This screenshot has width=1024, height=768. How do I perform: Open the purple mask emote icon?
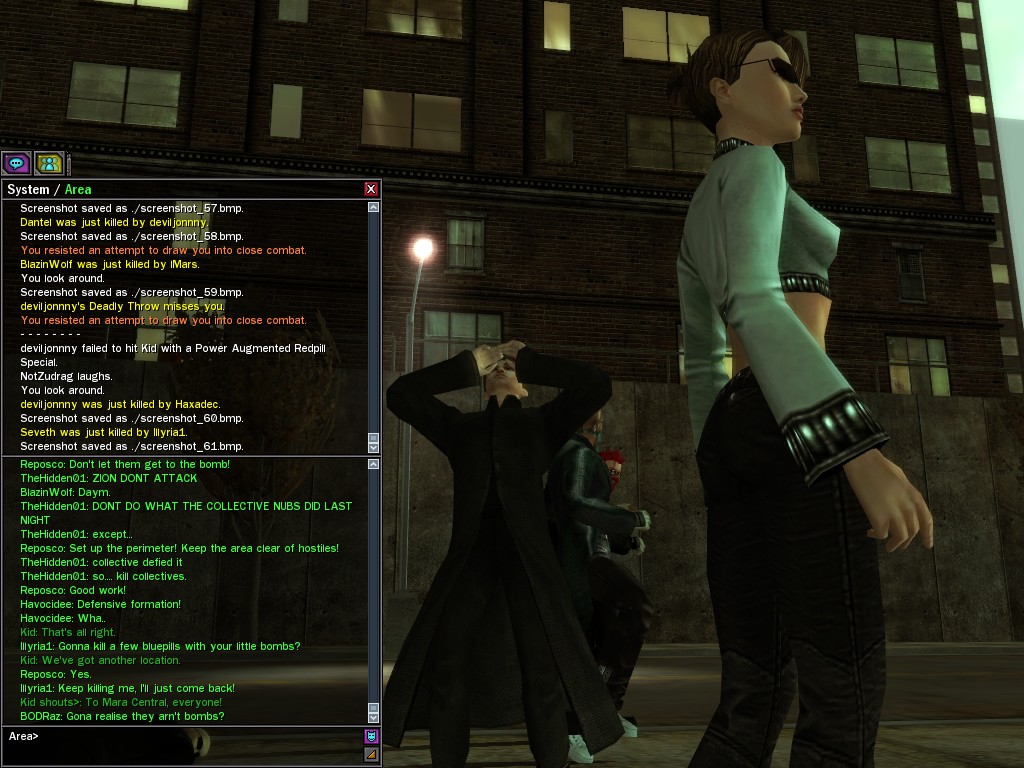click(371, 737)
